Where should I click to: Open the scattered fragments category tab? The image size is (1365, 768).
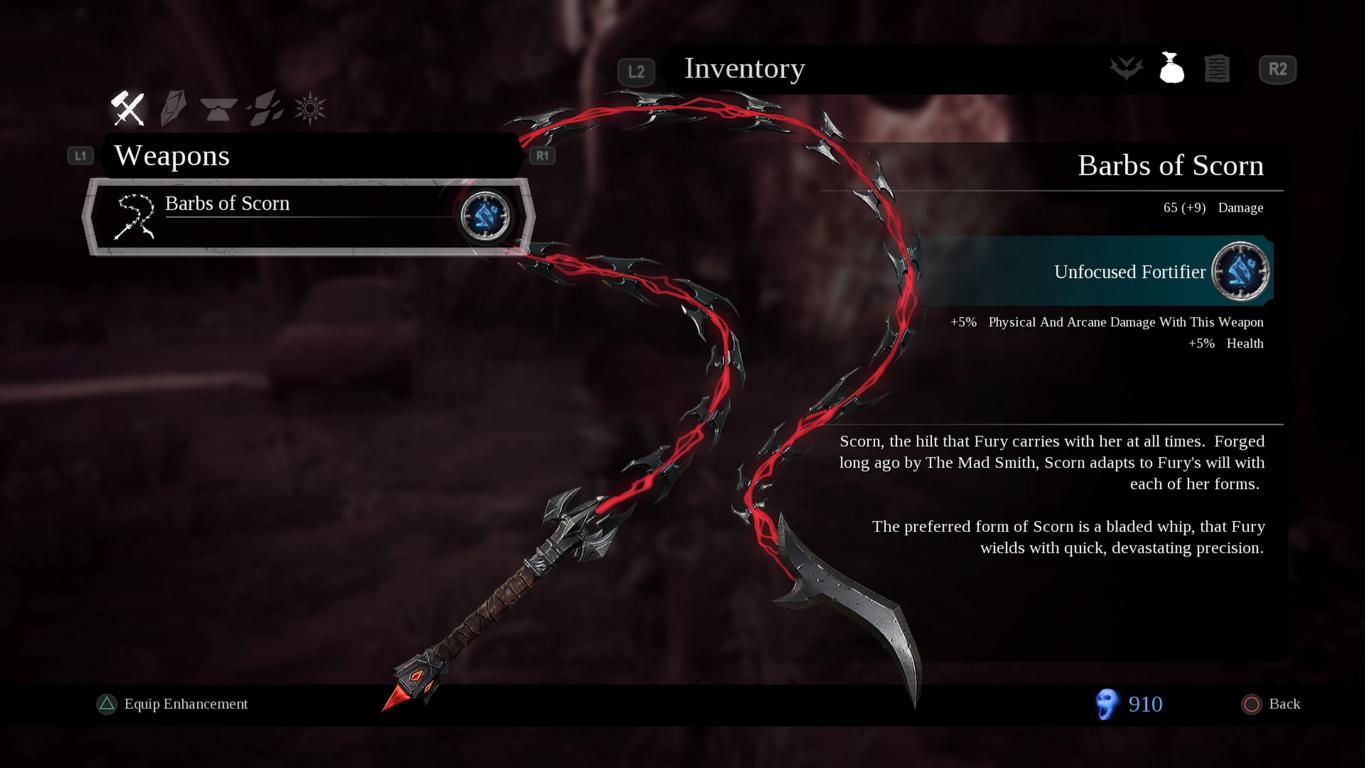[264, 108]
